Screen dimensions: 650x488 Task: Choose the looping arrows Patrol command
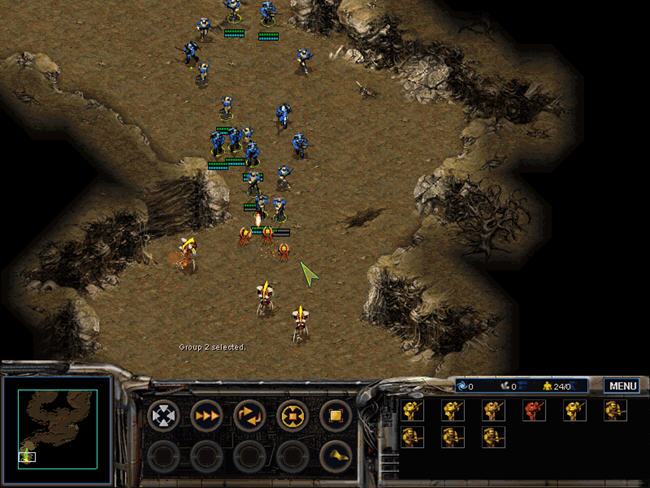[x=249, y=414]
